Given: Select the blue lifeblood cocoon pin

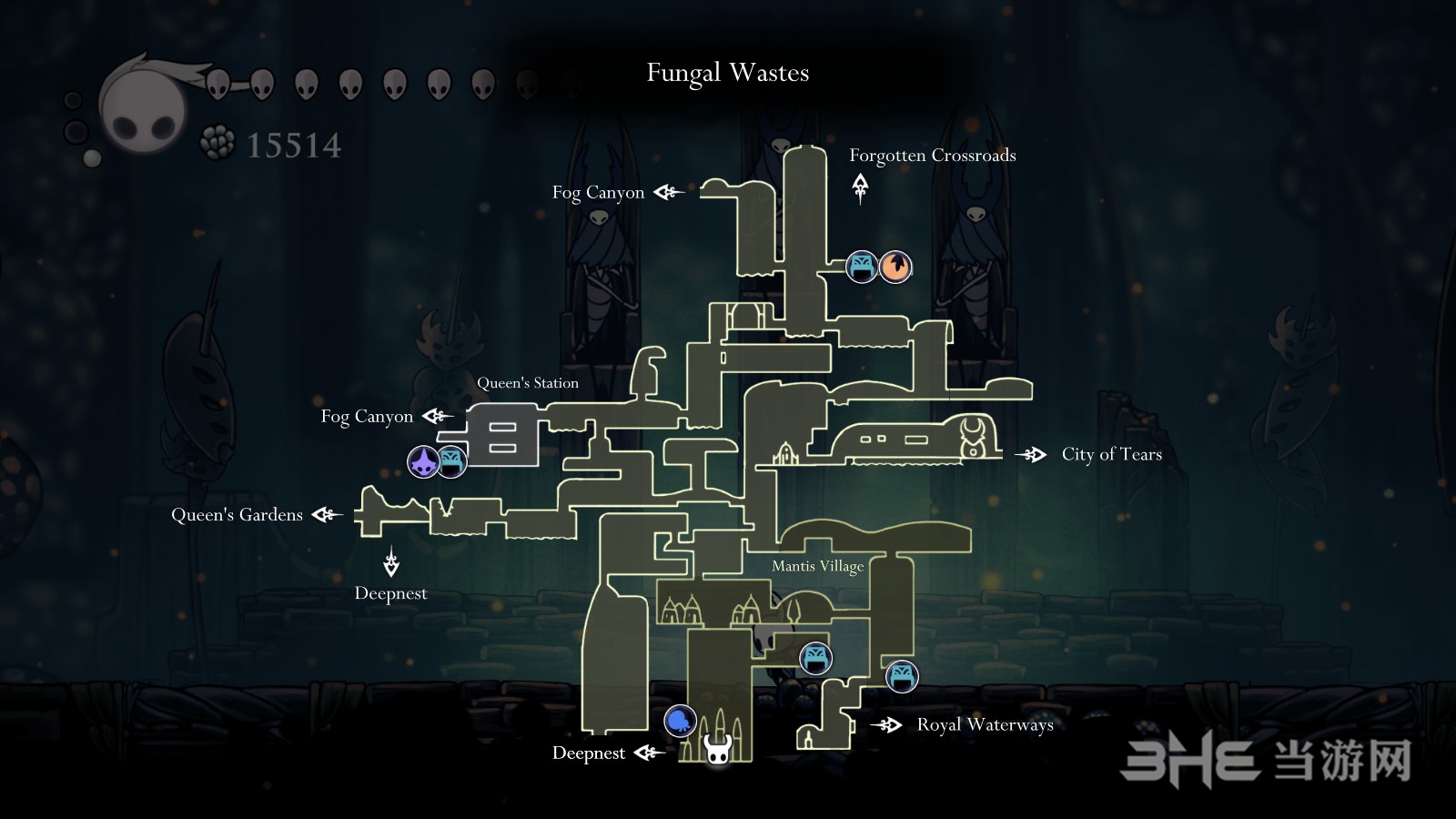Looking at the screenshot, I should tap(680, 722).
